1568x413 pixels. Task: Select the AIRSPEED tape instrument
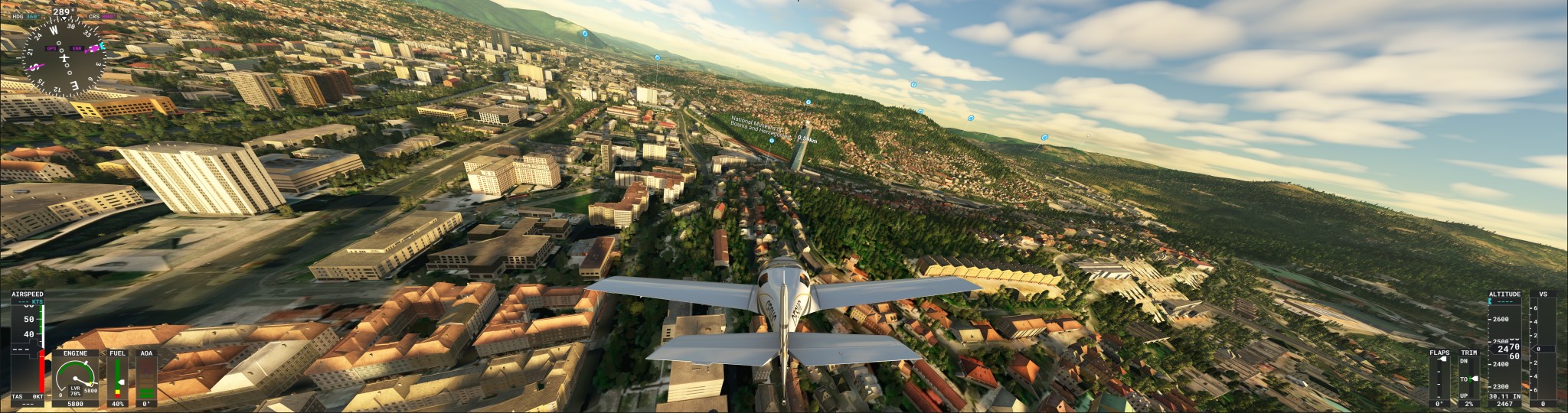[28, 348]
